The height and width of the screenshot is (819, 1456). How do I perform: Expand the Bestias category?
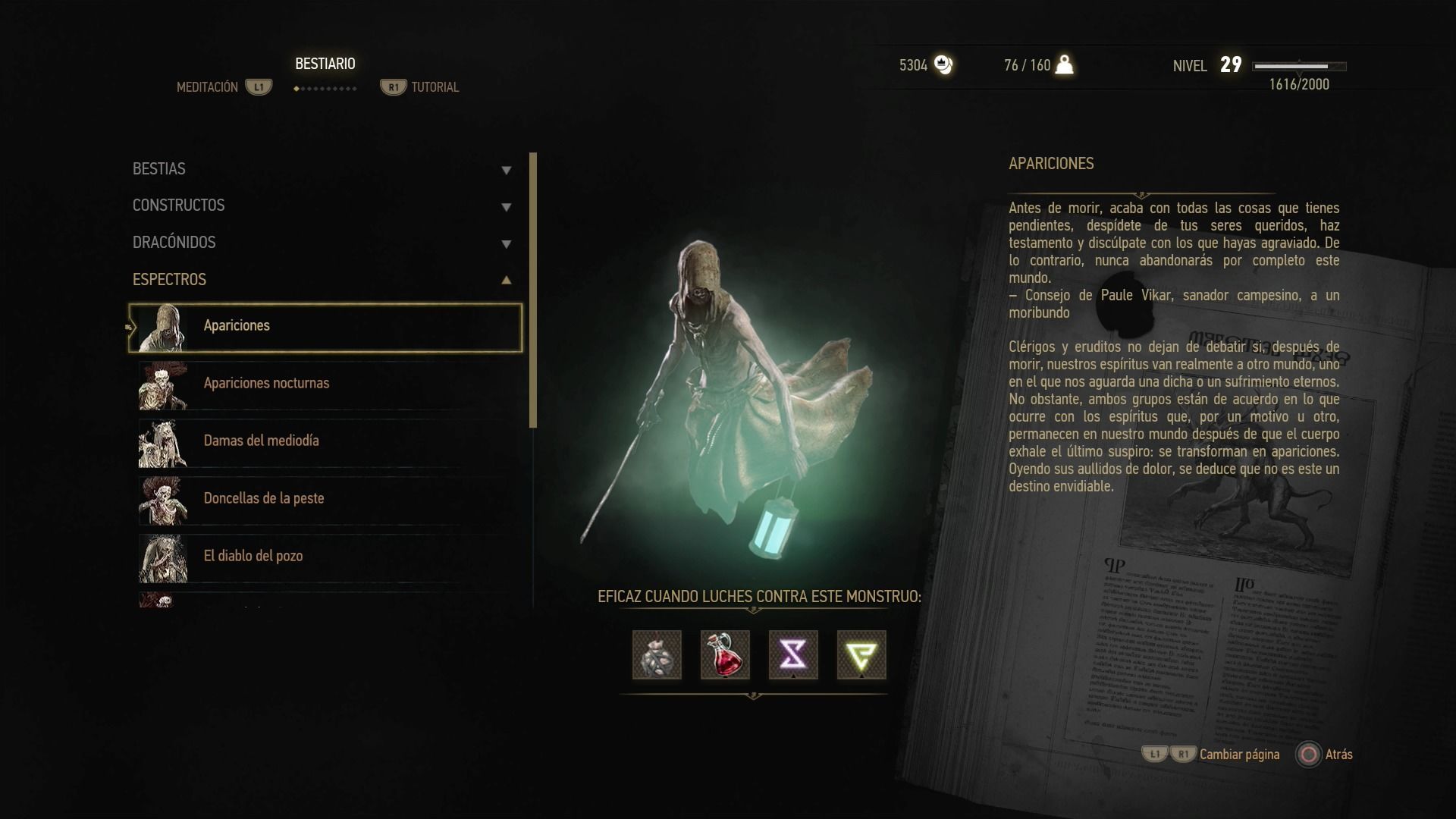[322, 169]
